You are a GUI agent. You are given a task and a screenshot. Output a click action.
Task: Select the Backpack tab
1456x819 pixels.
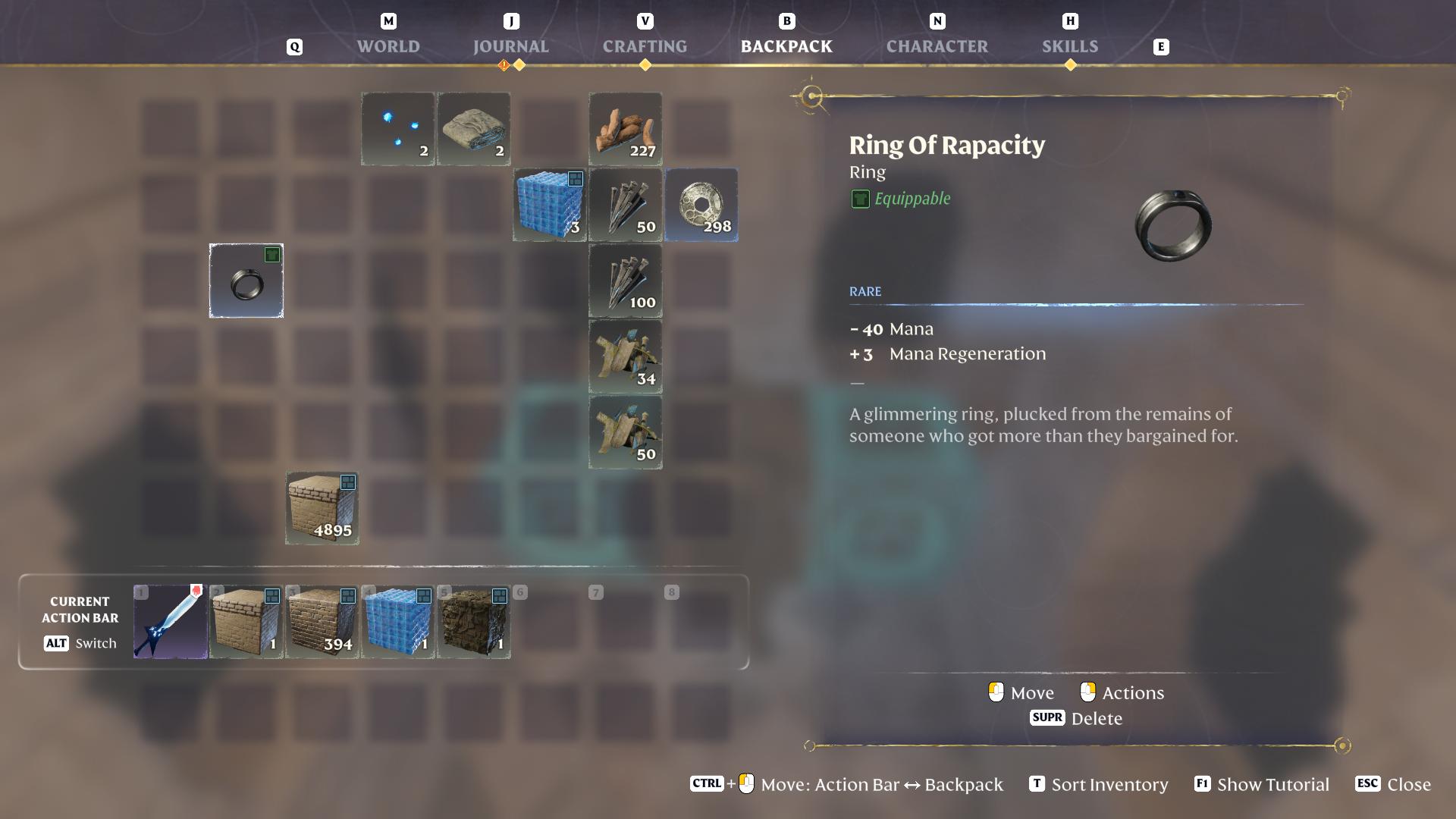(786, 46)
